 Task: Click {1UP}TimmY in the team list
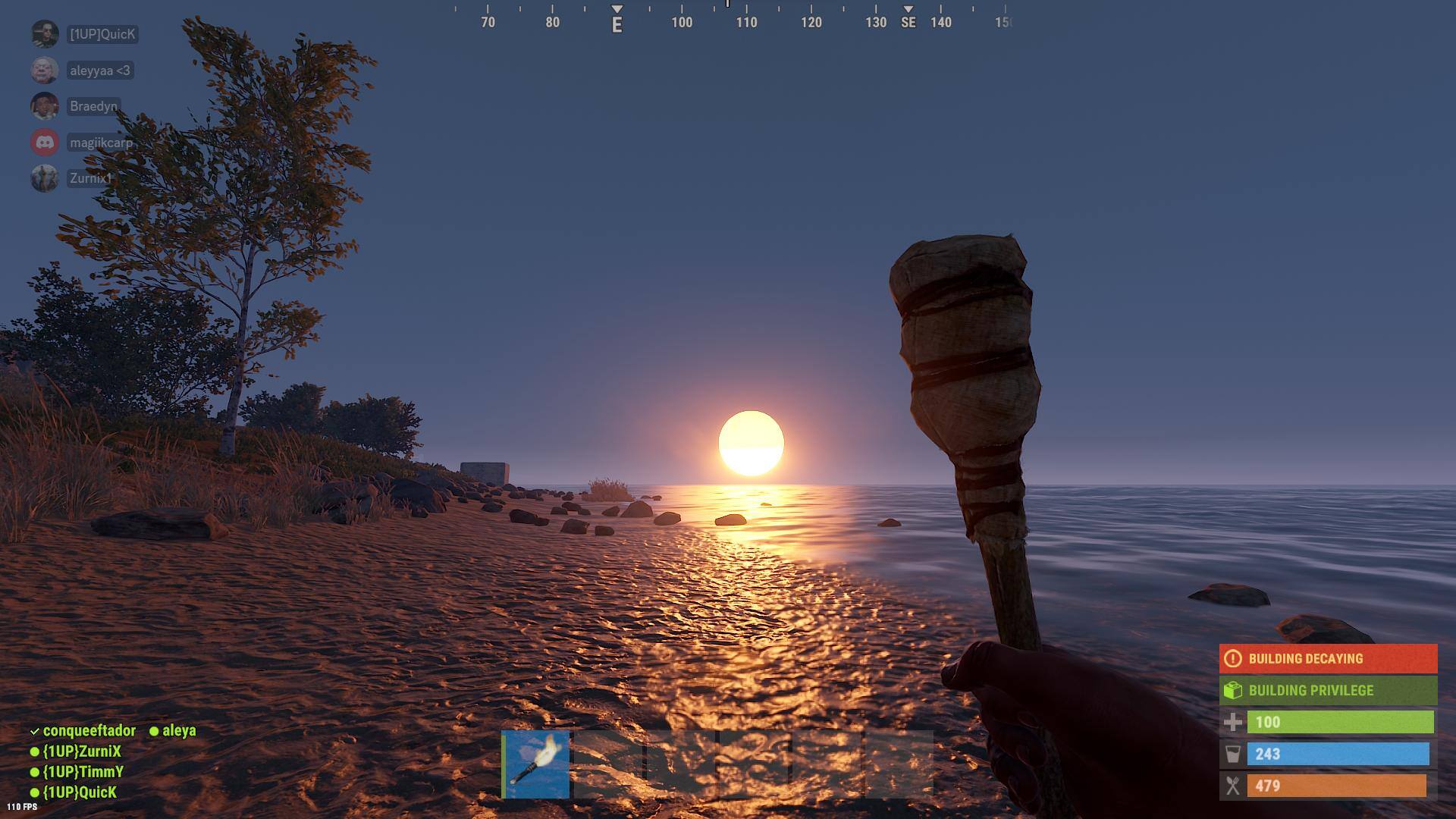[x=83, y=772]
